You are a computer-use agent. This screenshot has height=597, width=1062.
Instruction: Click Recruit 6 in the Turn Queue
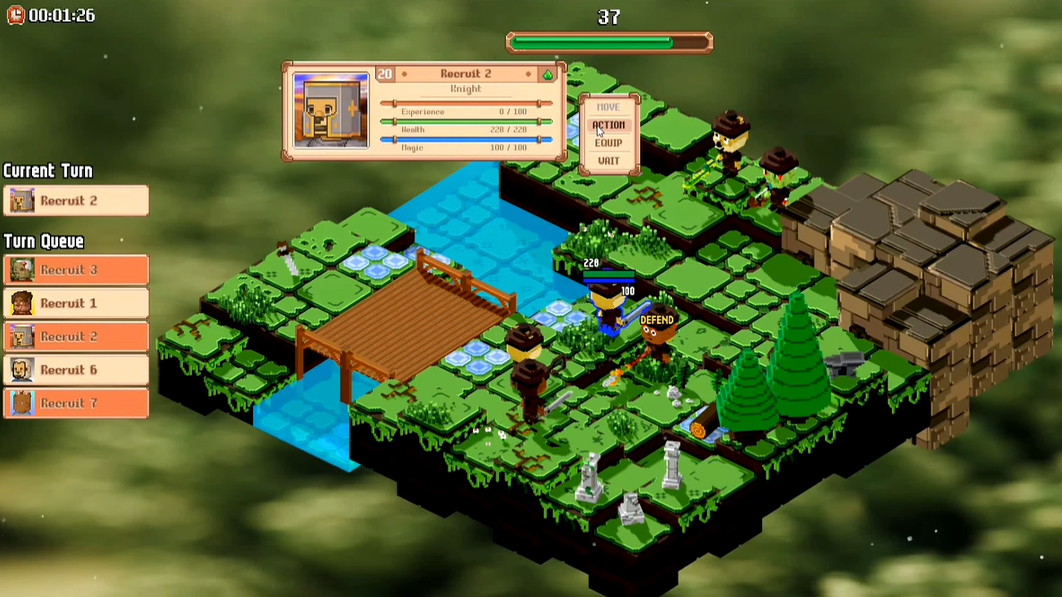[76, 370]
